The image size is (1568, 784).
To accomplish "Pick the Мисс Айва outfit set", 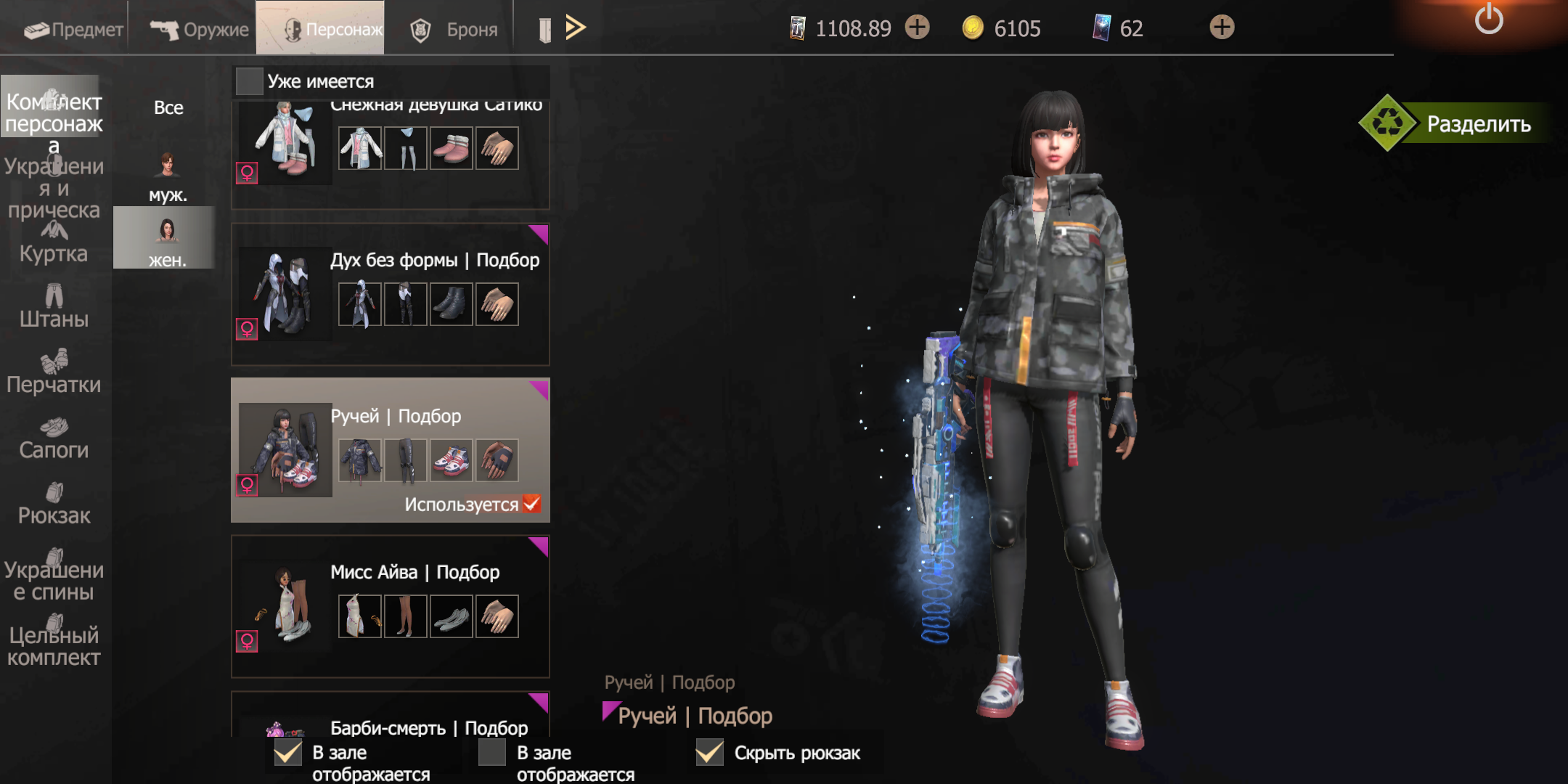I will pos(390,606).
